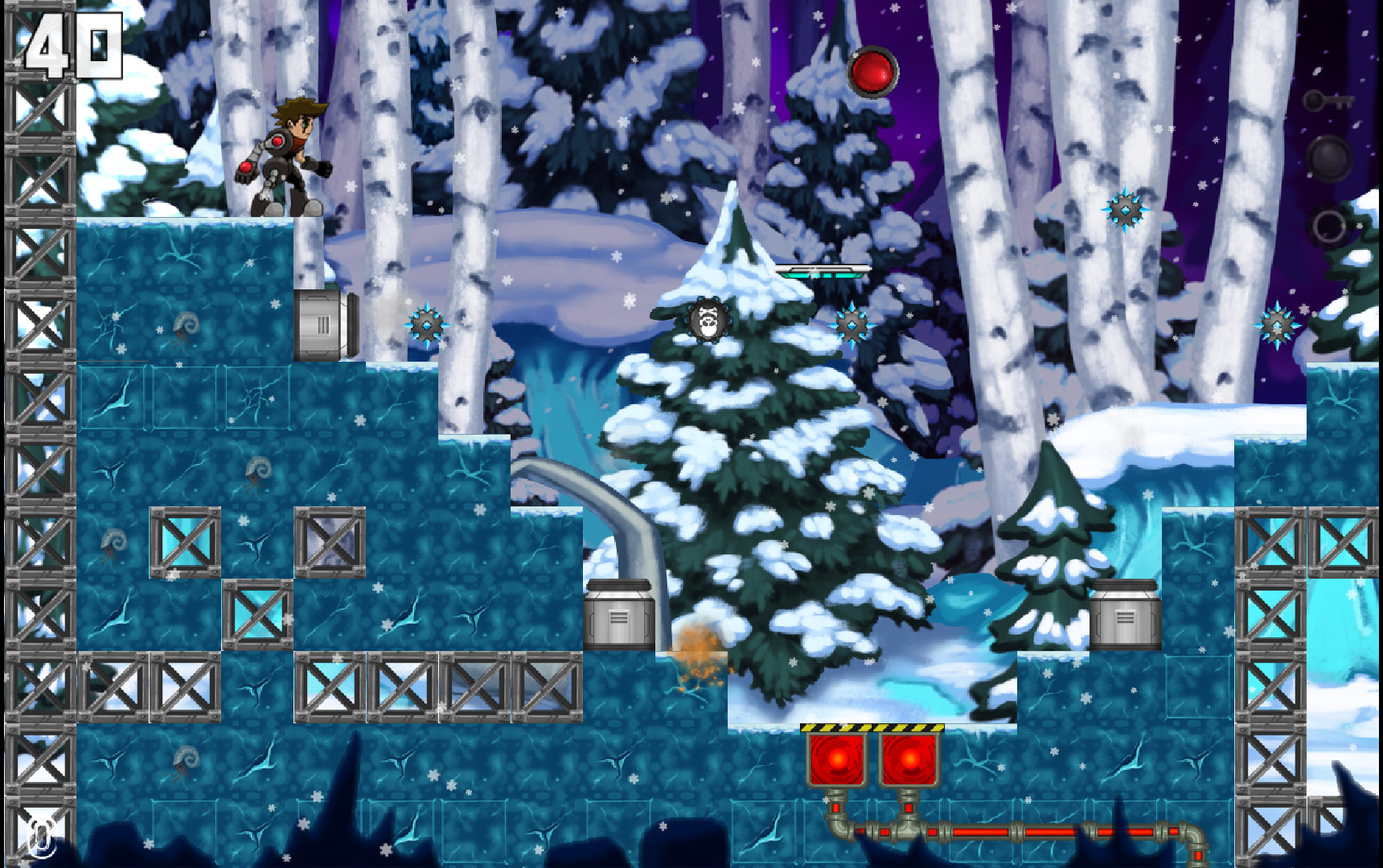This screenshot has height=868, width=1383.
Task: Toggle the floating teal hover platform
Action: coord(822,271)
